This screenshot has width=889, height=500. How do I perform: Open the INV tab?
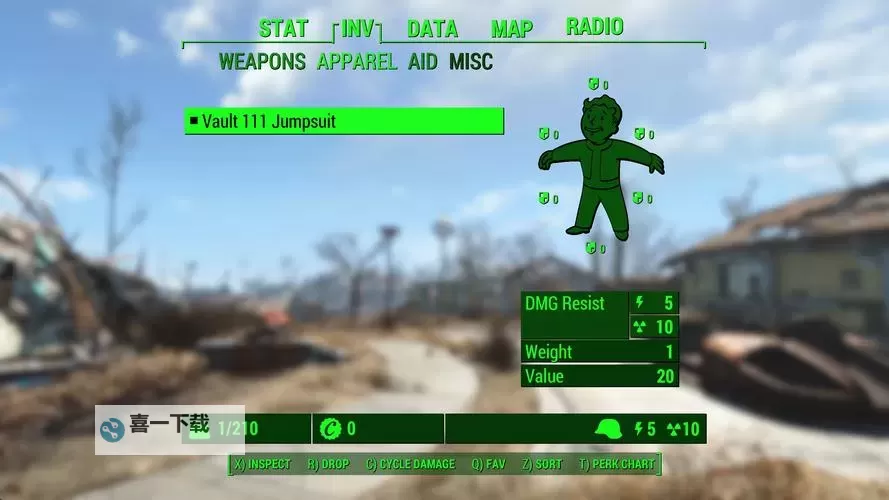[359, 28]
